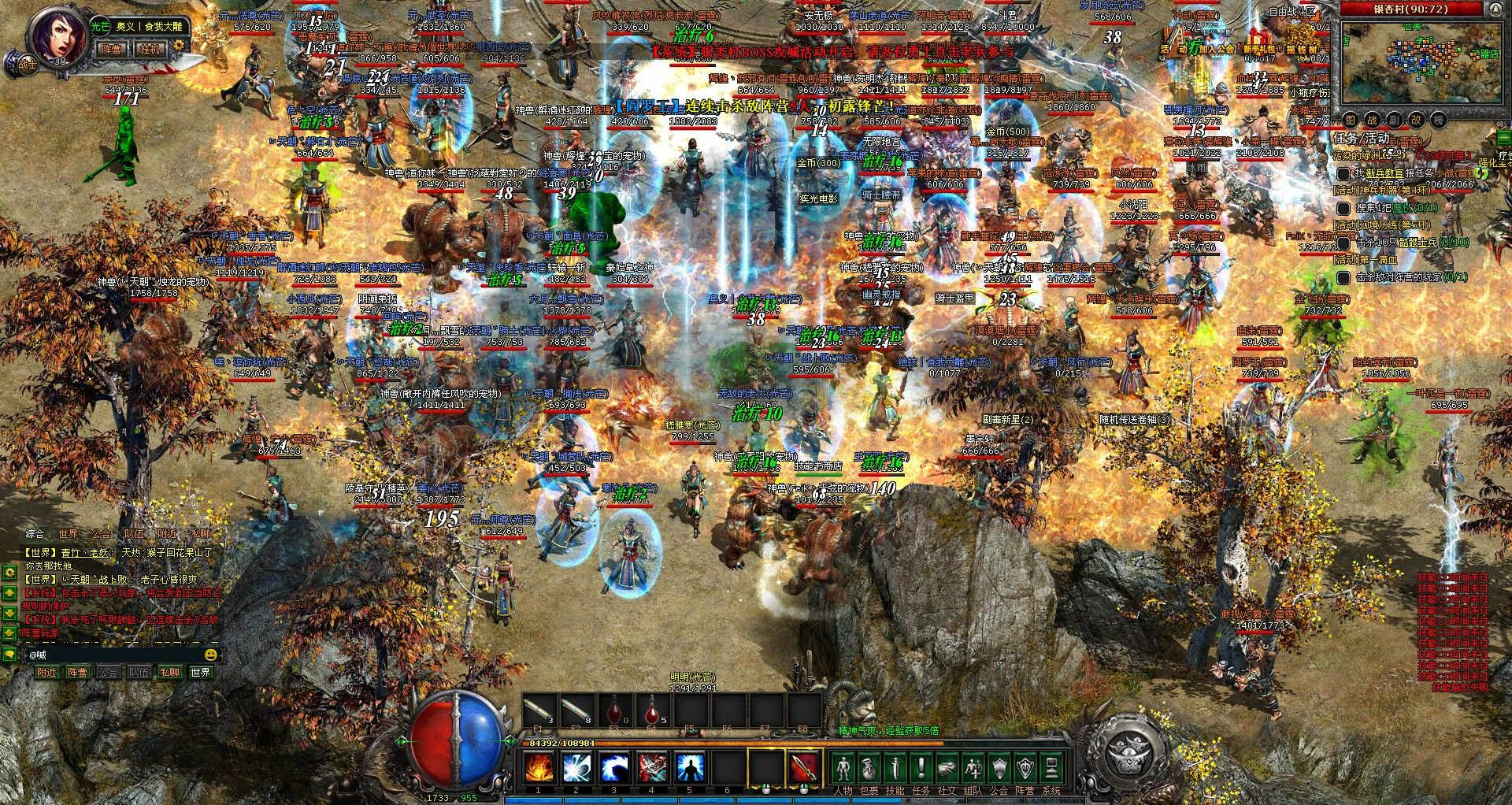The image size is (1512, 805).
Task: Activate the fire skill in slot 1
Action: (539, 766)
